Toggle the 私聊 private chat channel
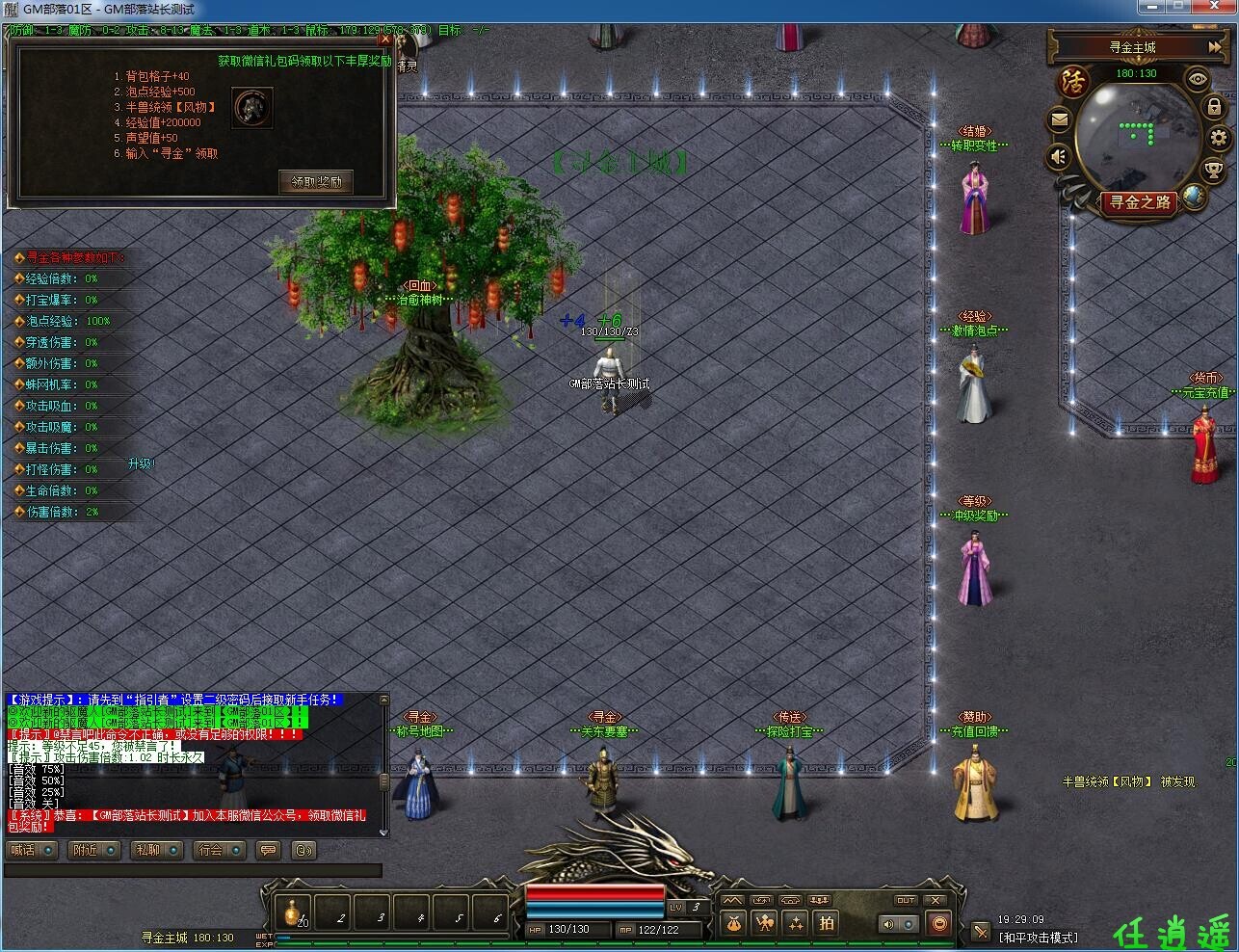 tap(158, 850)
